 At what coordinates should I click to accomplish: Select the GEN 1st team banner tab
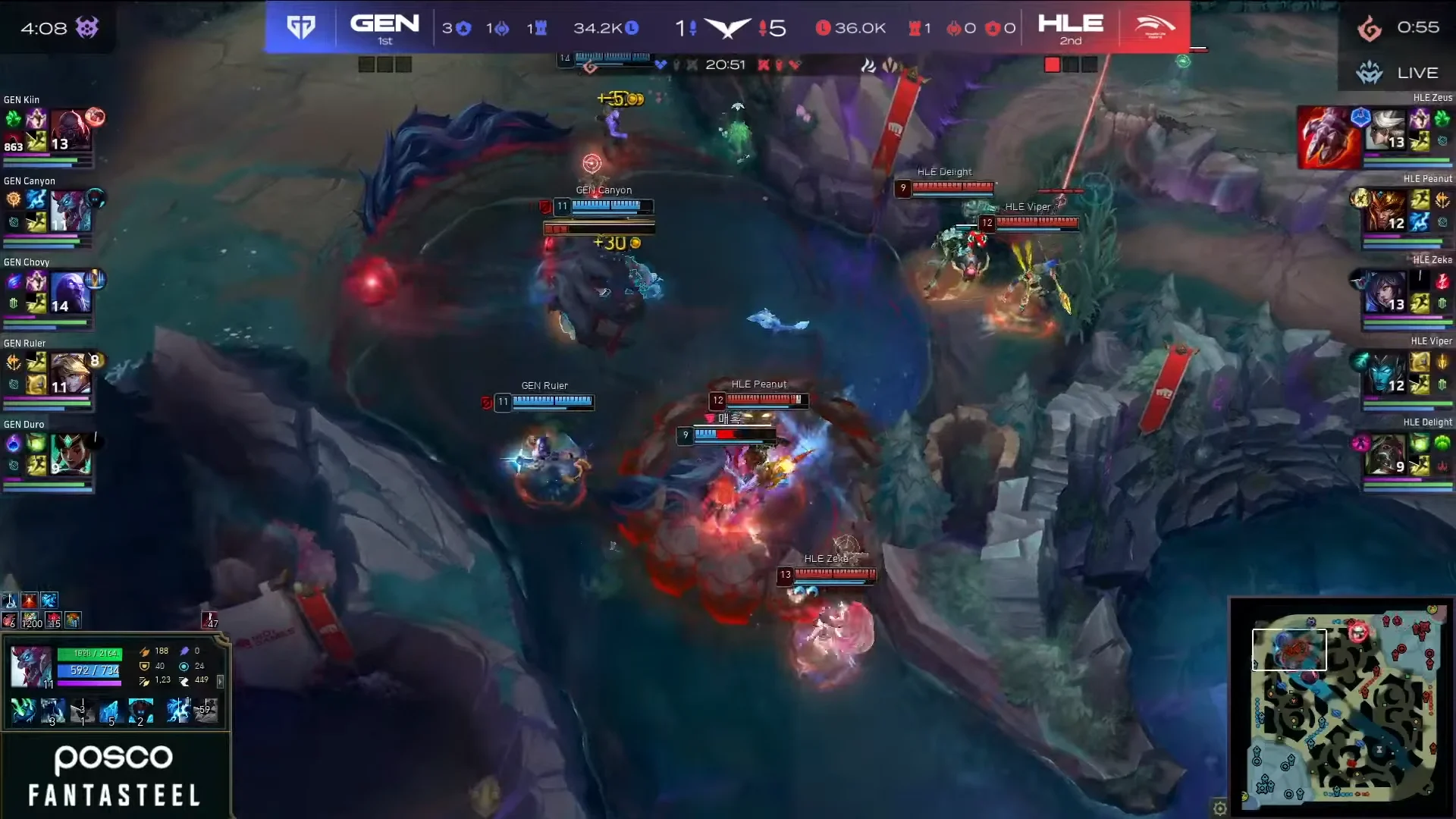(x=385, y=27)
